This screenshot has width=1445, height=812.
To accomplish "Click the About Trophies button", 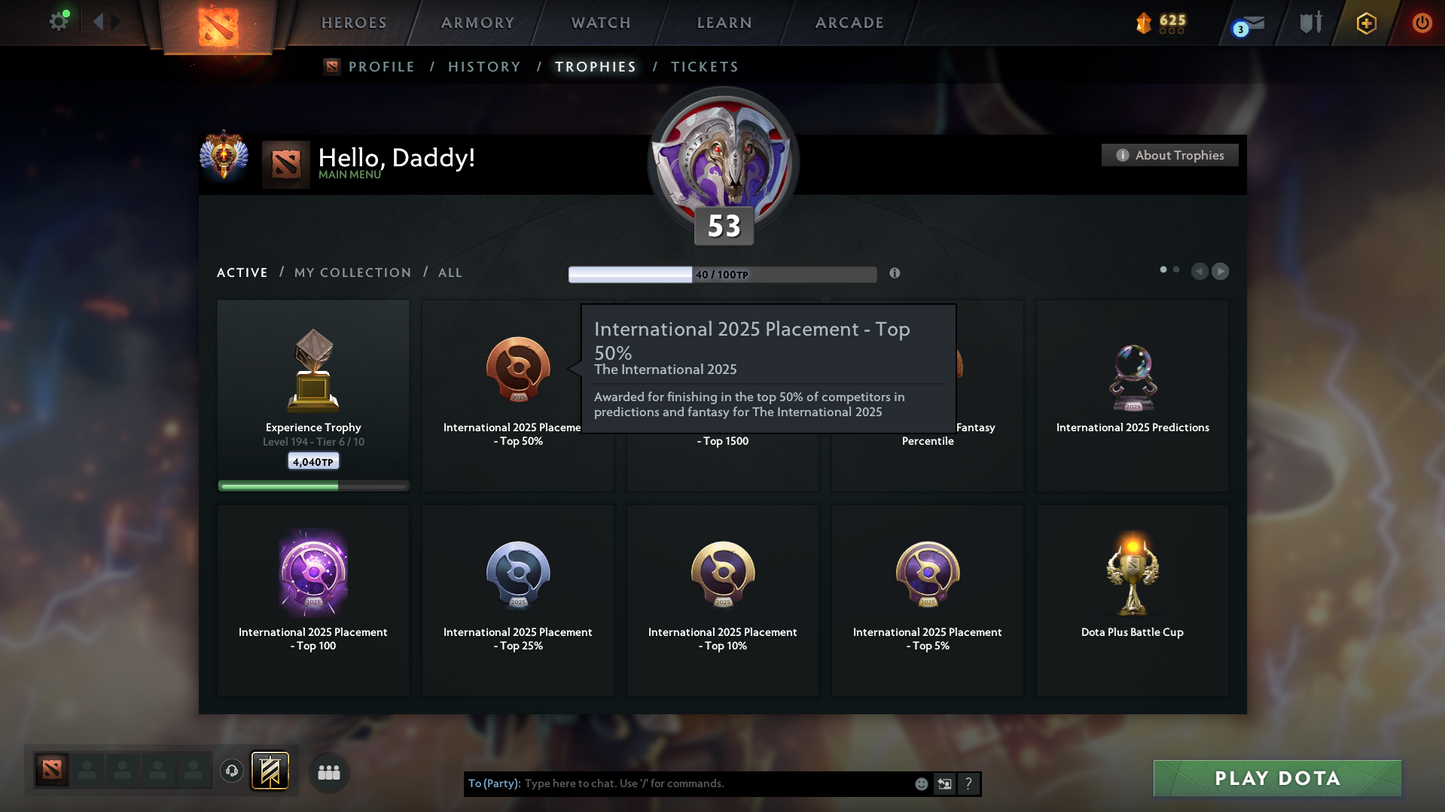I will coord(1169,155).
